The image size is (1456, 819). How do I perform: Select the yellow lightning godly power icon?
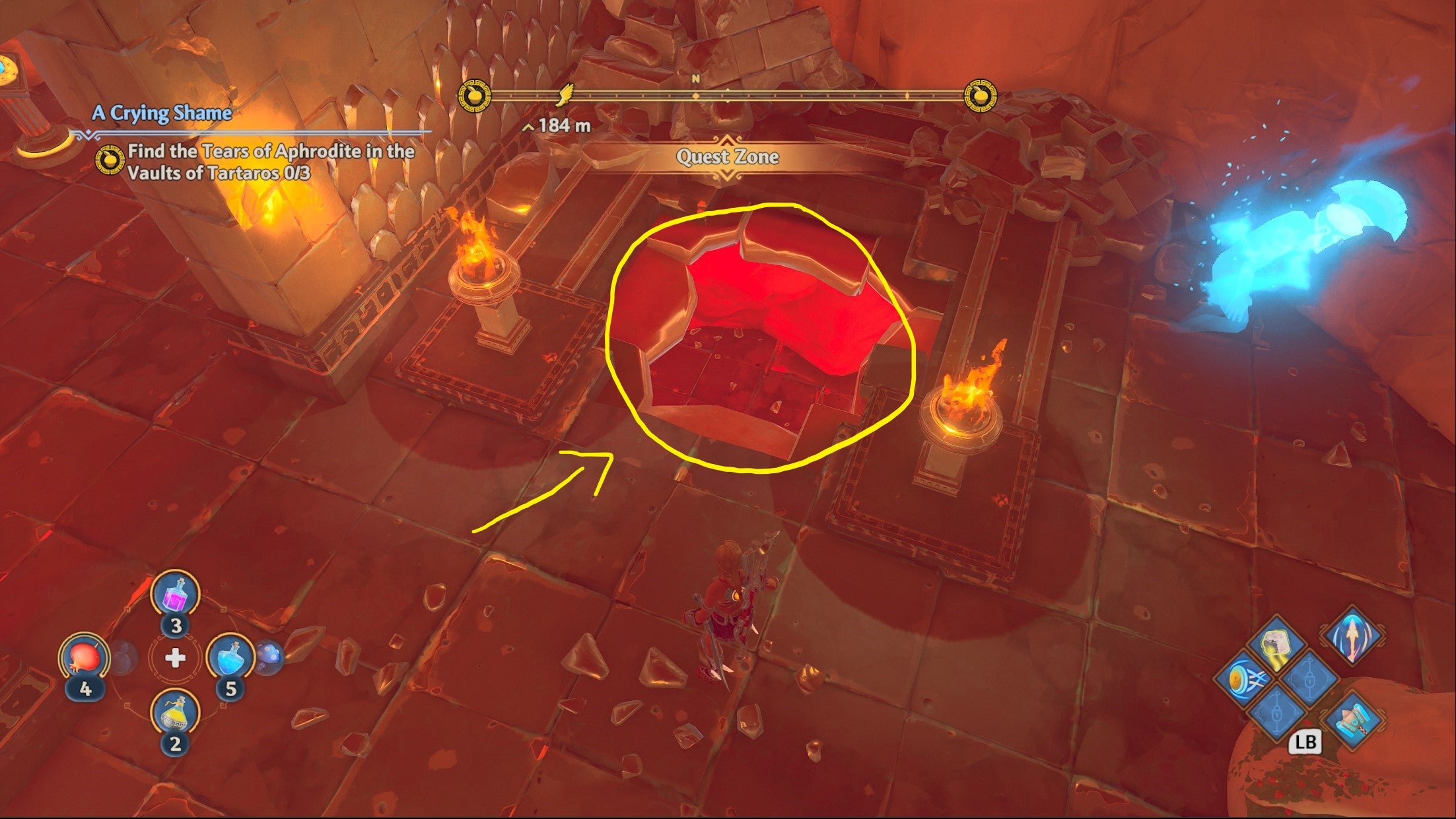tap(1276, 645)
